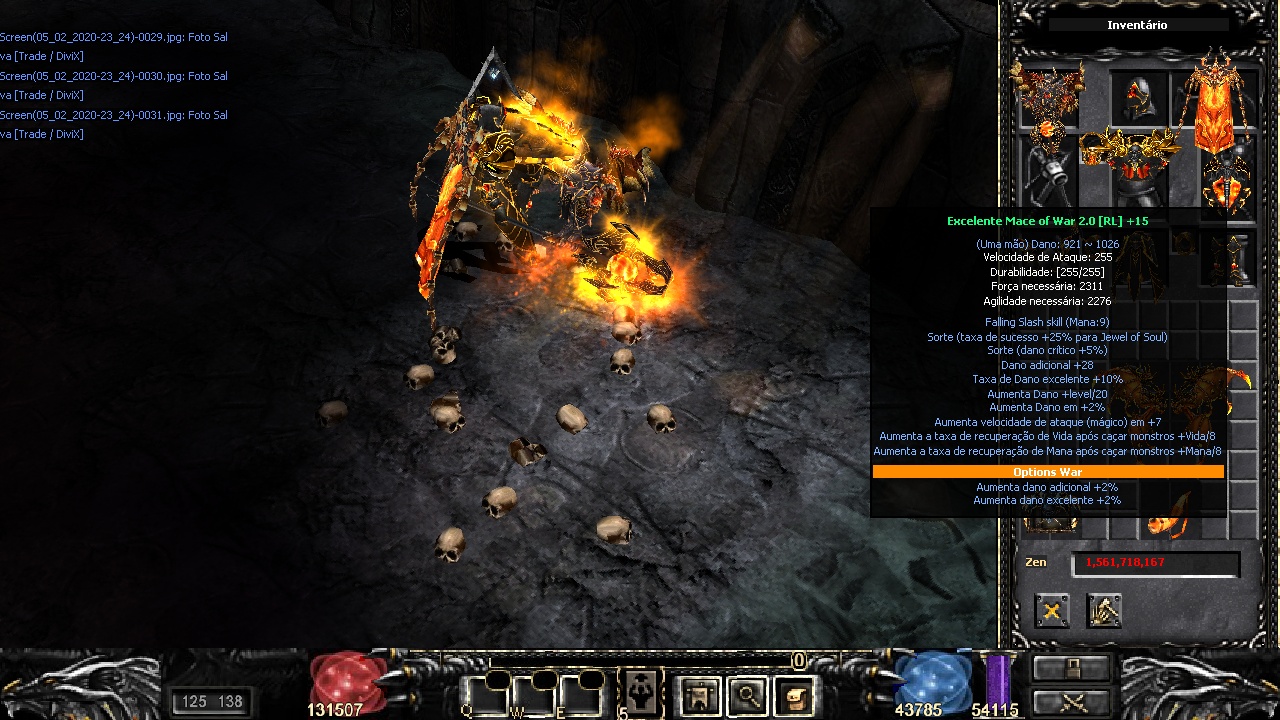1280x720 pixels.
Task: Click the padlock button
Action: point(1072,668)
